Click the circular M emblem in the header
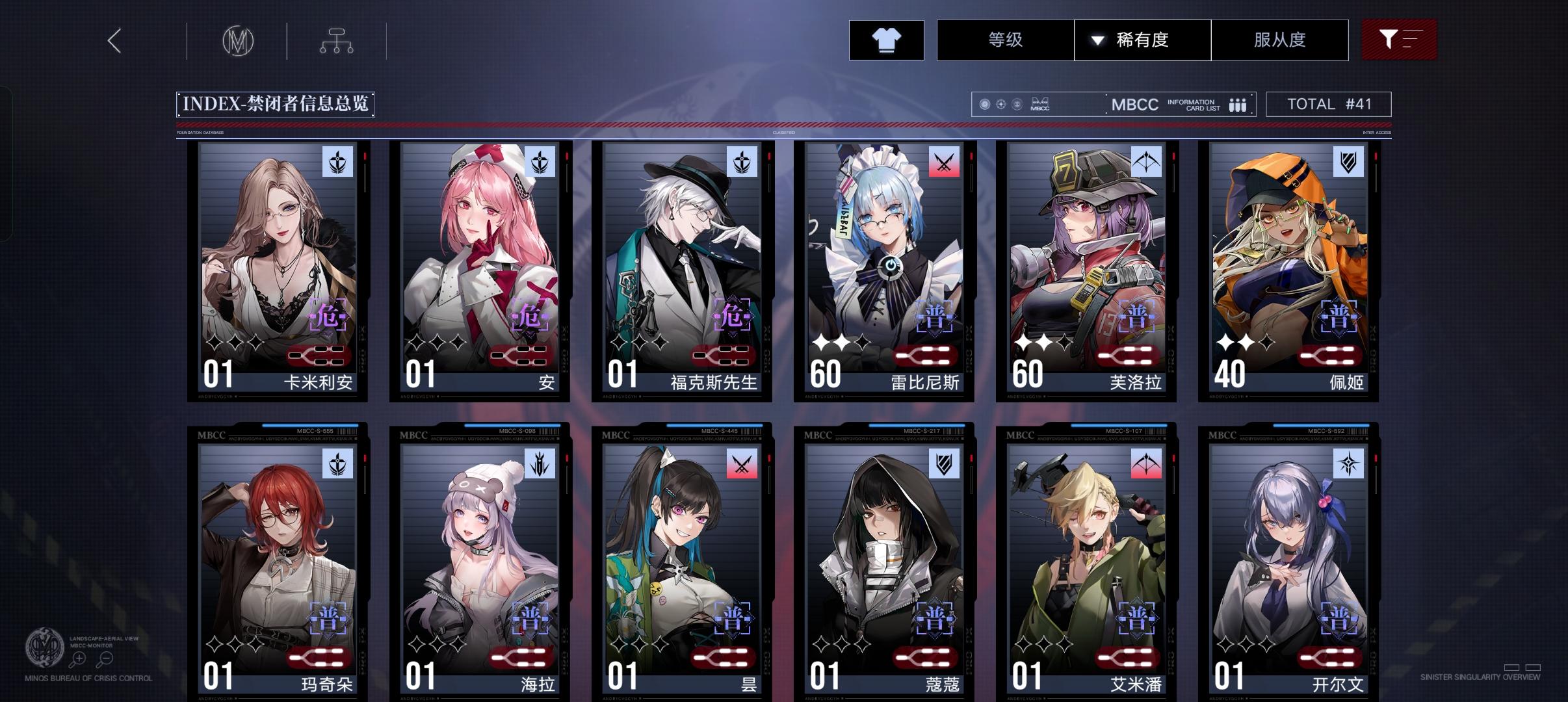 237,40
